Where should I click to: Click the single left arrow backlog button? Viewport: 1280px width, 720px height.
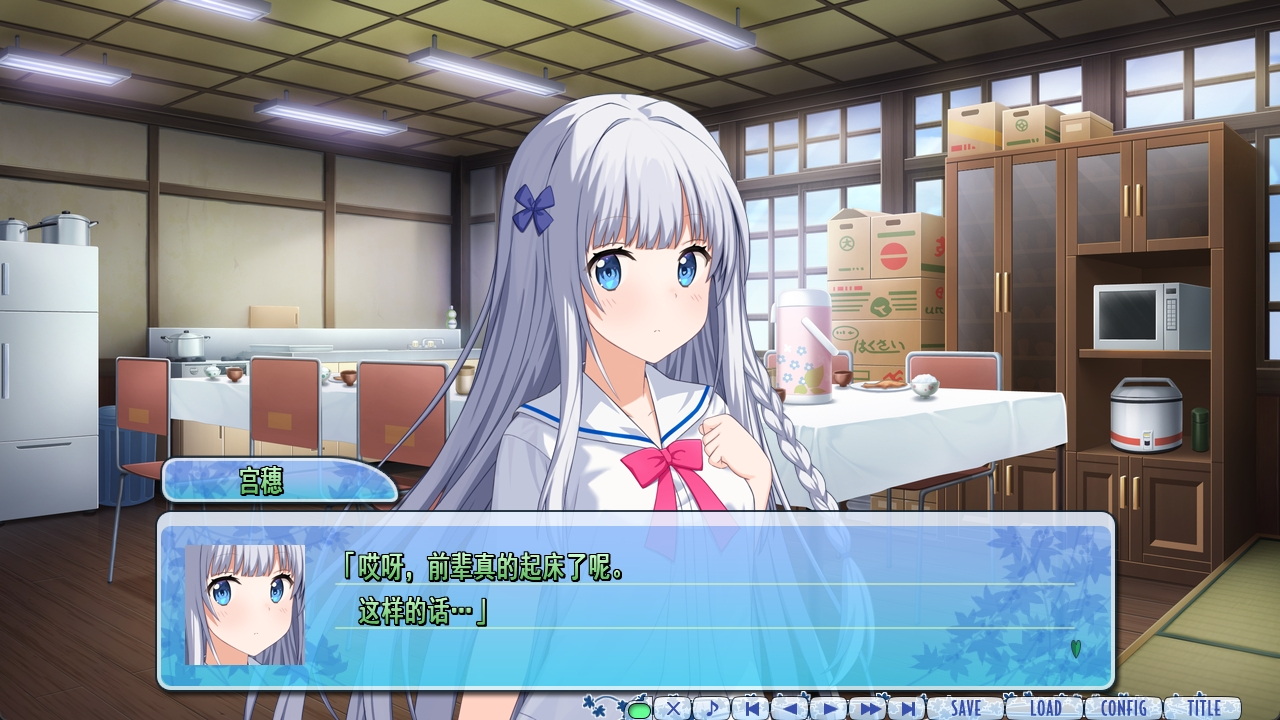point(790,708)
